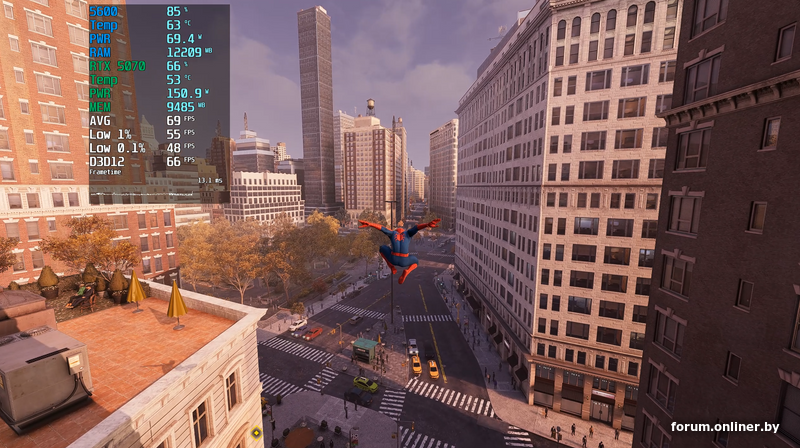The height and width of the screenshot is (448, 800).
Task: Select the yellow diamond objective waypoint marker
Action: click(257, 432)
